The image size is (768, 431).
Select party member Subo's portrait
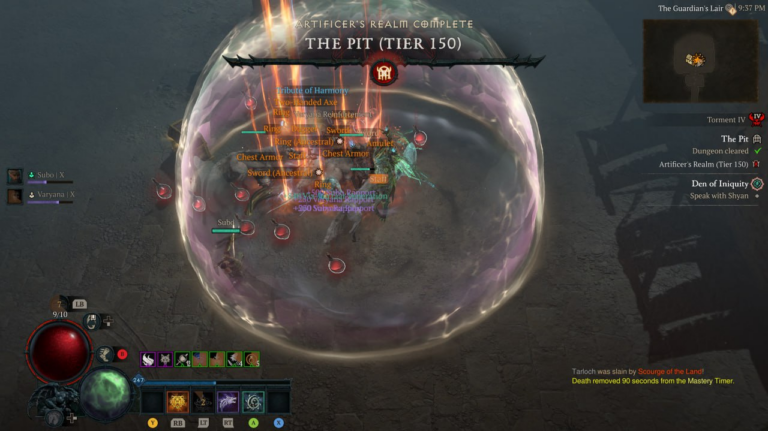[15, 175]
